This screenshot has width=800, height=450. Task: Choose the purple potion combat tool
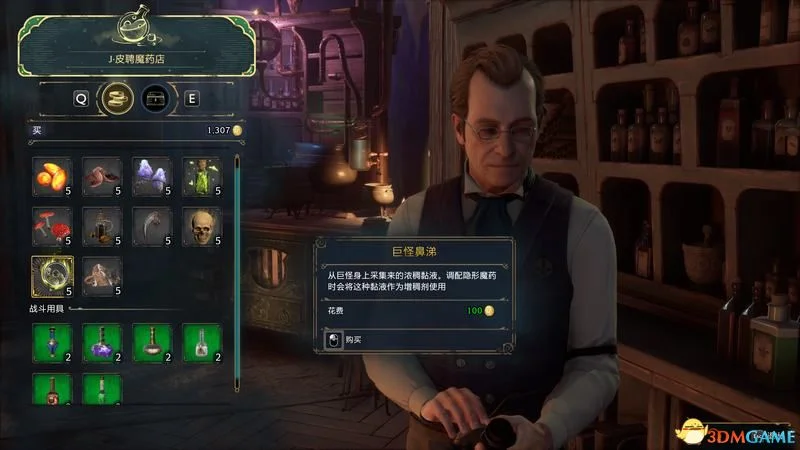(x=101, y=343)
